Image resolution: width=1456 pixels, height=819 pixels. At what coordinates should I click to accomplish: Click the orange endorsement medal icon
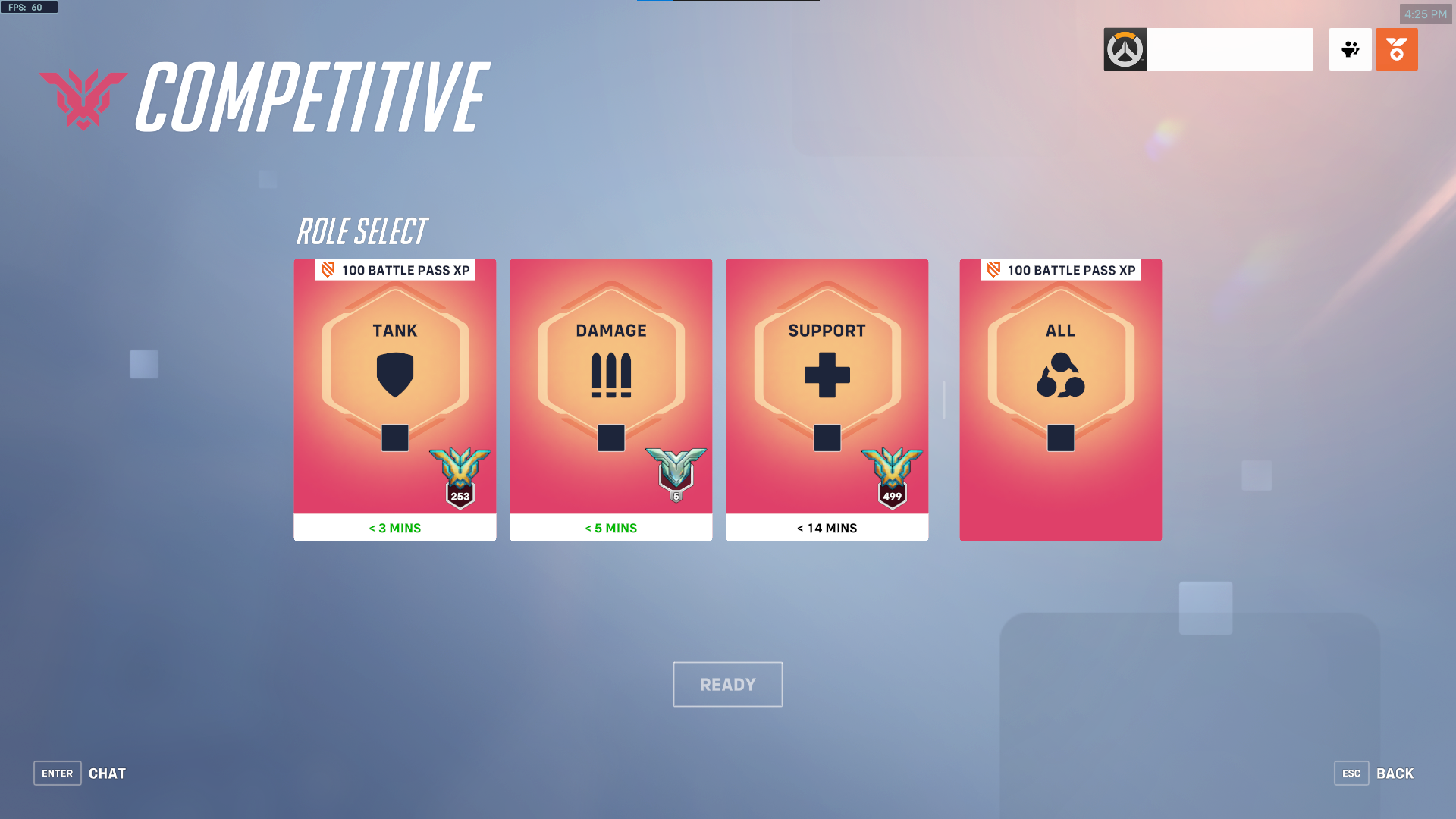click(x=1397, y=49)
